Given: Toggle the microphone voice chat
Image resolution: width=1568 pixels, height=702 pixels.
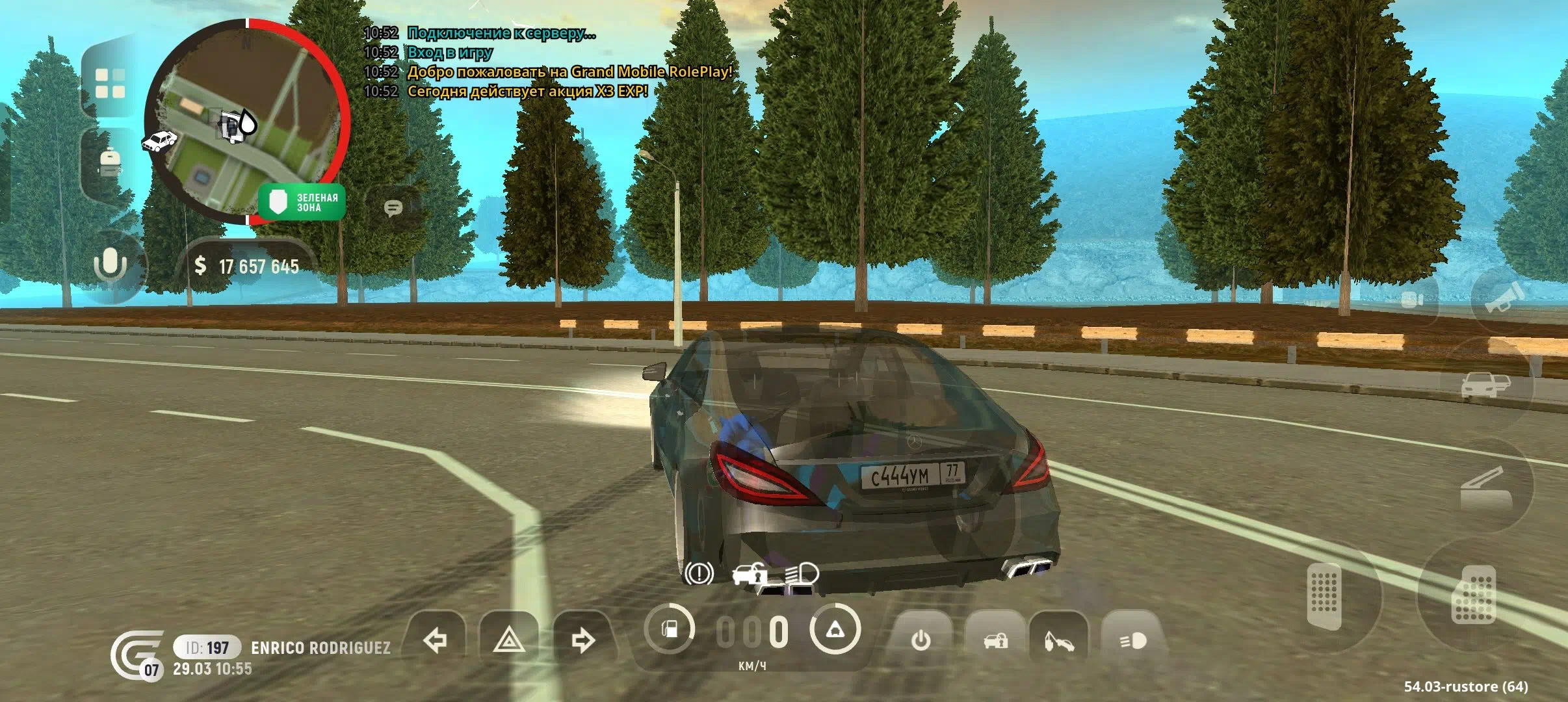Looking at the screenshot, I should coord(111,265).
